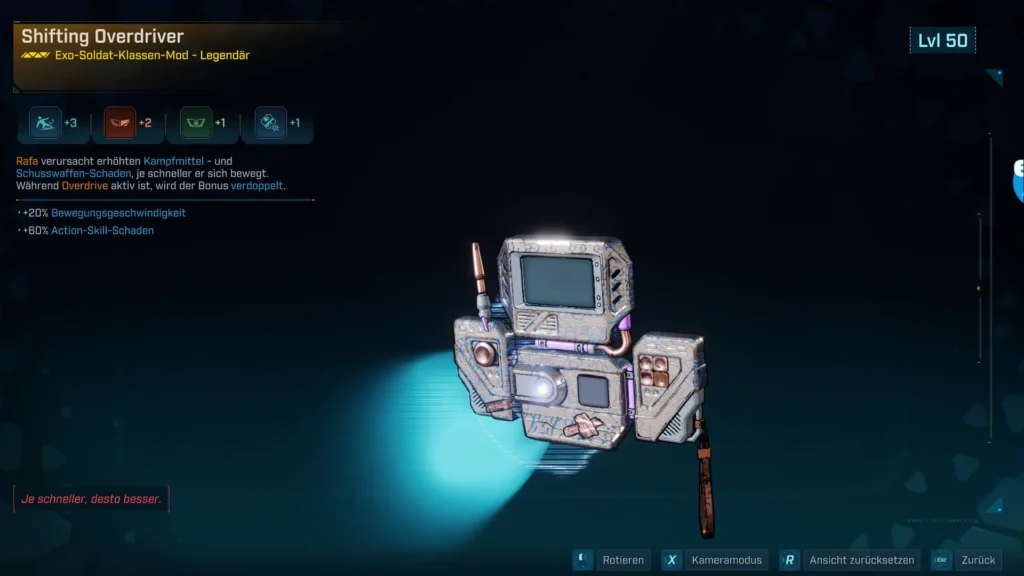Image resolution: width=1024 pixels, height=576 pixels.
Task: Choose the green wings +1 skill icon
Action: point(196,123)
